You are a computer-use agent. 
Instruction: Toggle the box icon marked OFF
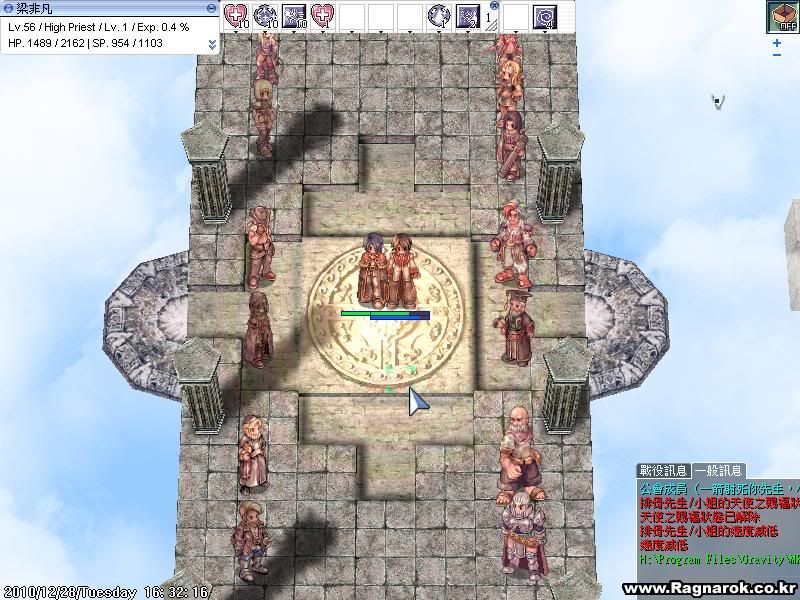[x=781, y=17]
